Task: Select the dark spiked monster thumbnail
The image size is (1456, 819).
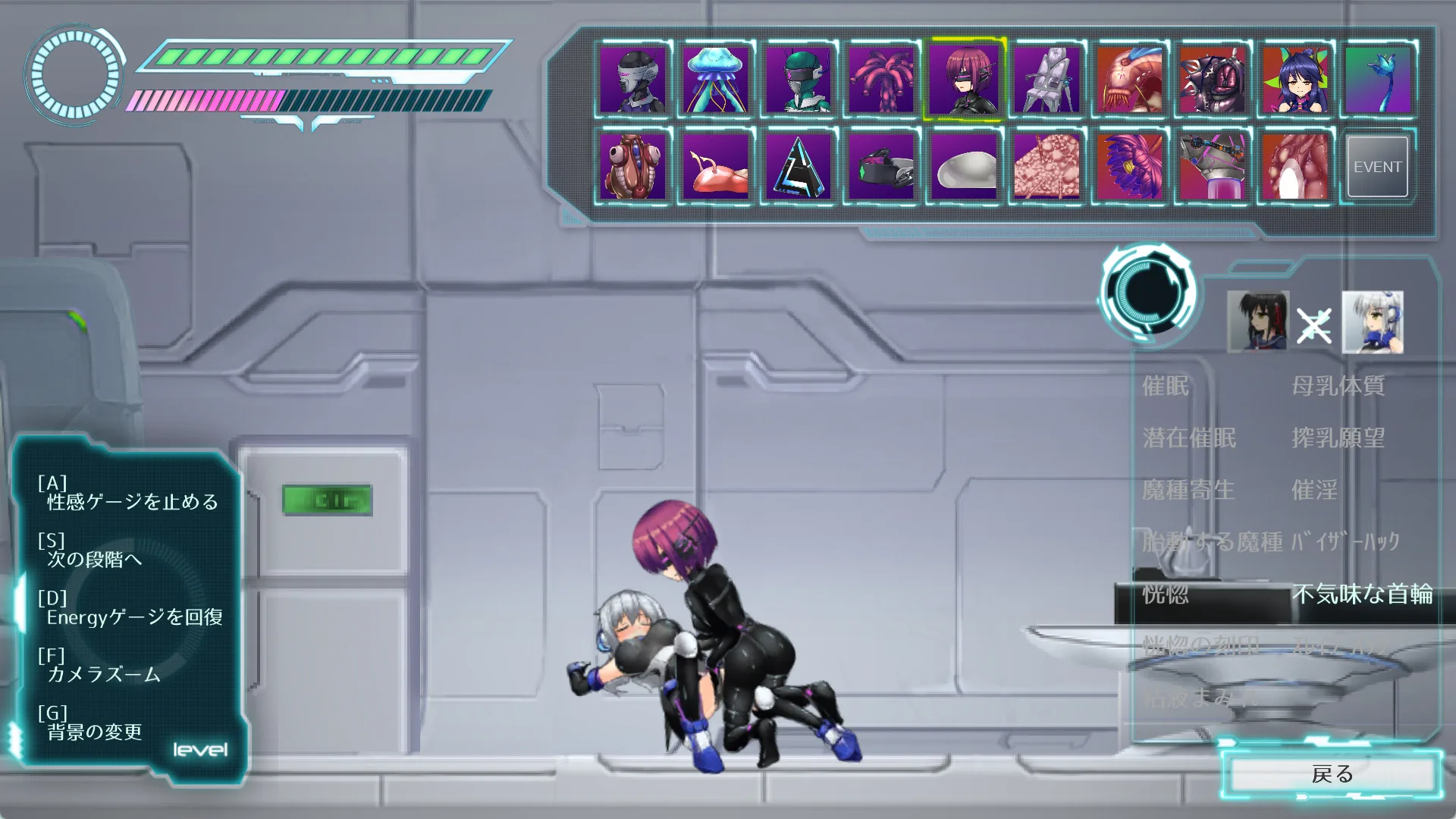Action: (x=1212, y=80)
